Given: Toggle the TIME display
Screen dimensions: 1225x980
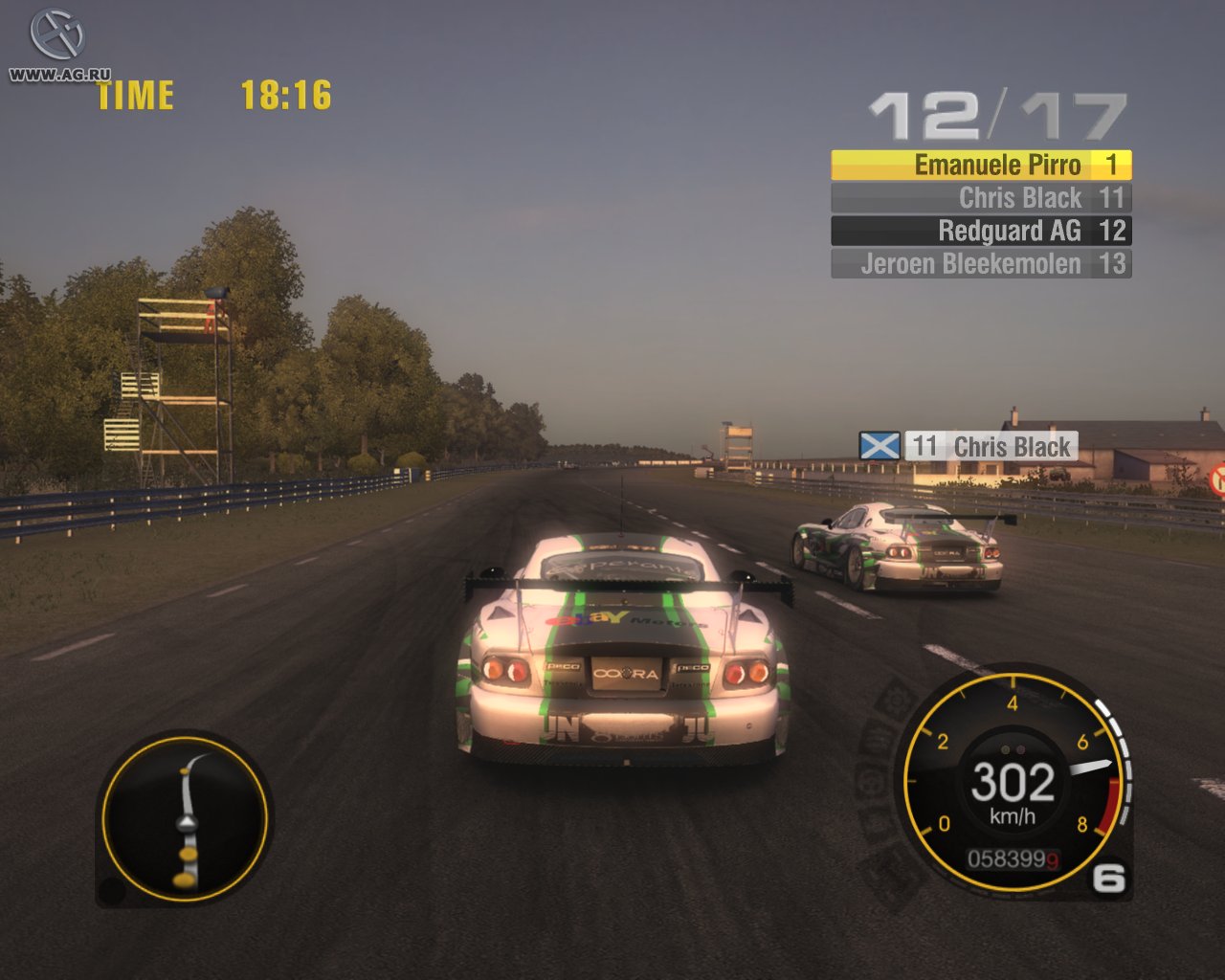Looking at the screenshot, I should (137, 95).
